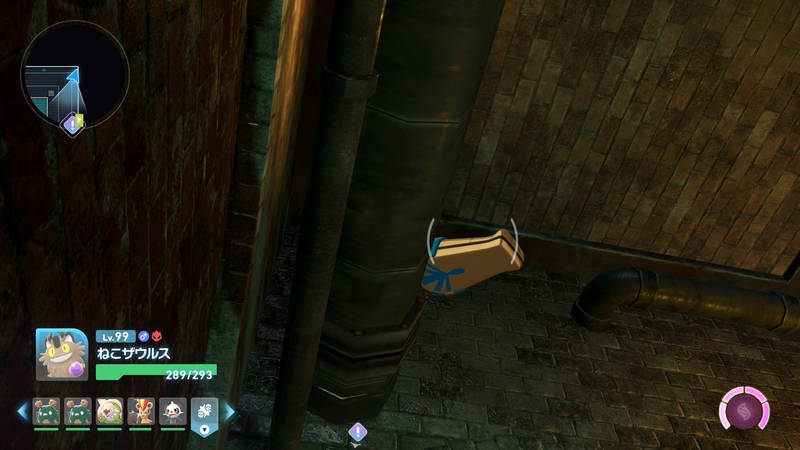Viewport: 800px width, 450px height.
Task: Activate the purple ring gauge icon
Action: click(744, 410)
